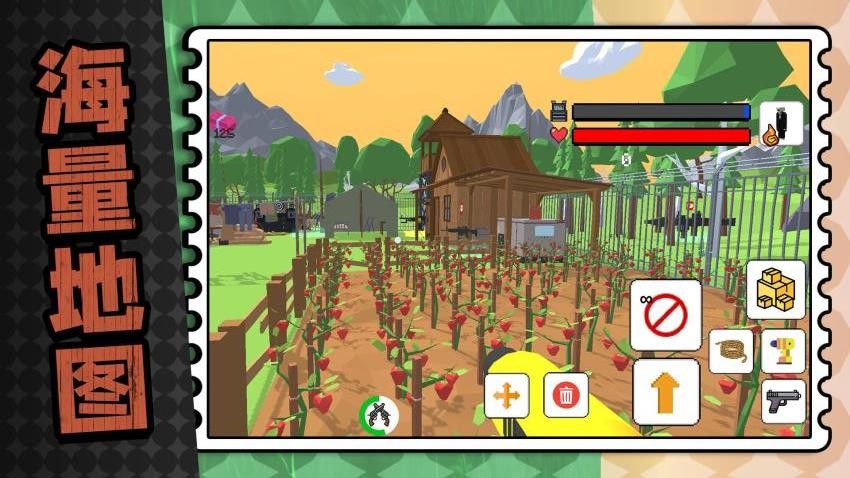Tap the yellow boxes inventory button
Screen dimensions: 850x478
775,289
